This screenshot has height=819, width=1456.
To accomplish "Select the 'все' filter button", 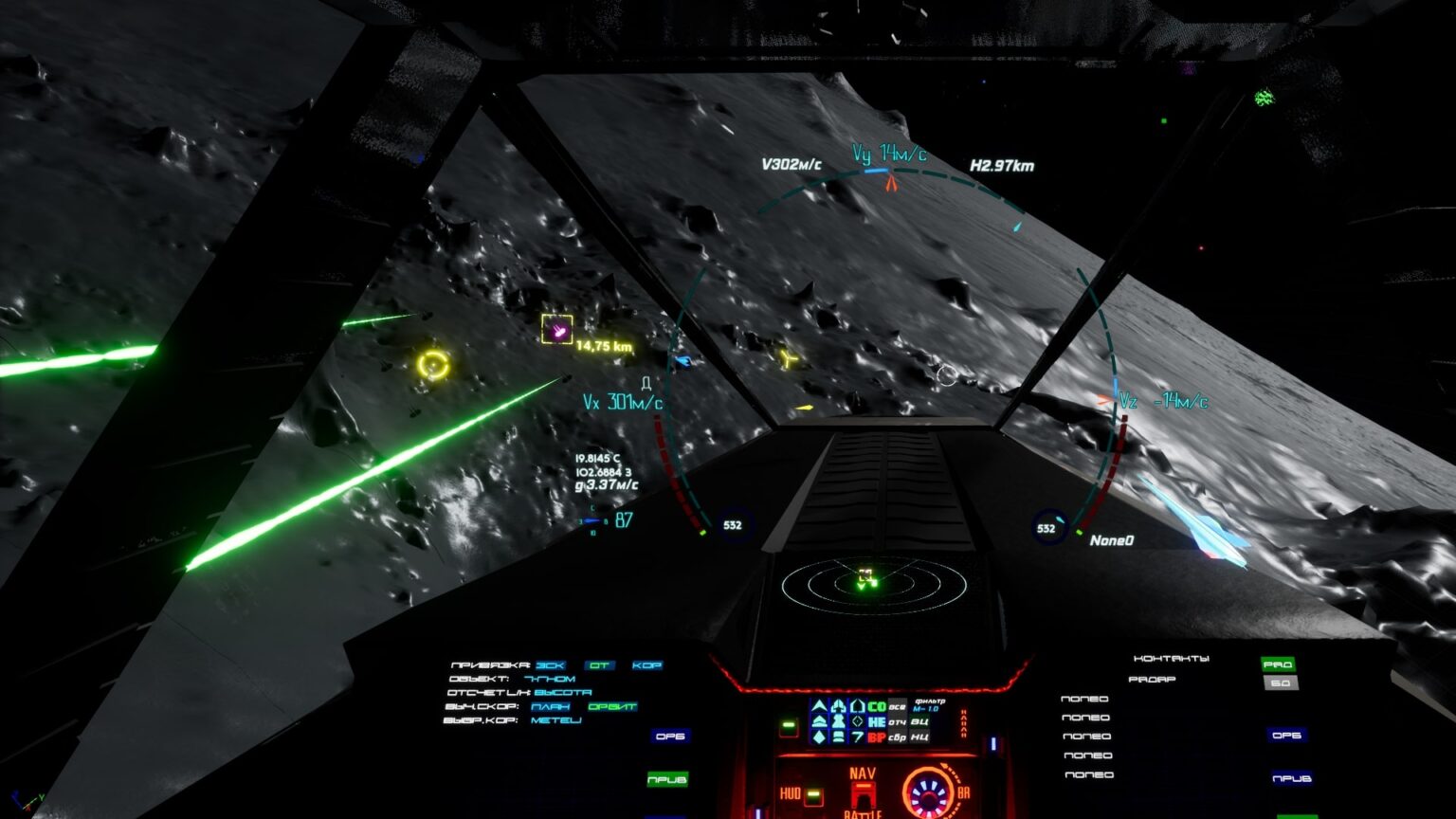I will [x=897, y=706].
